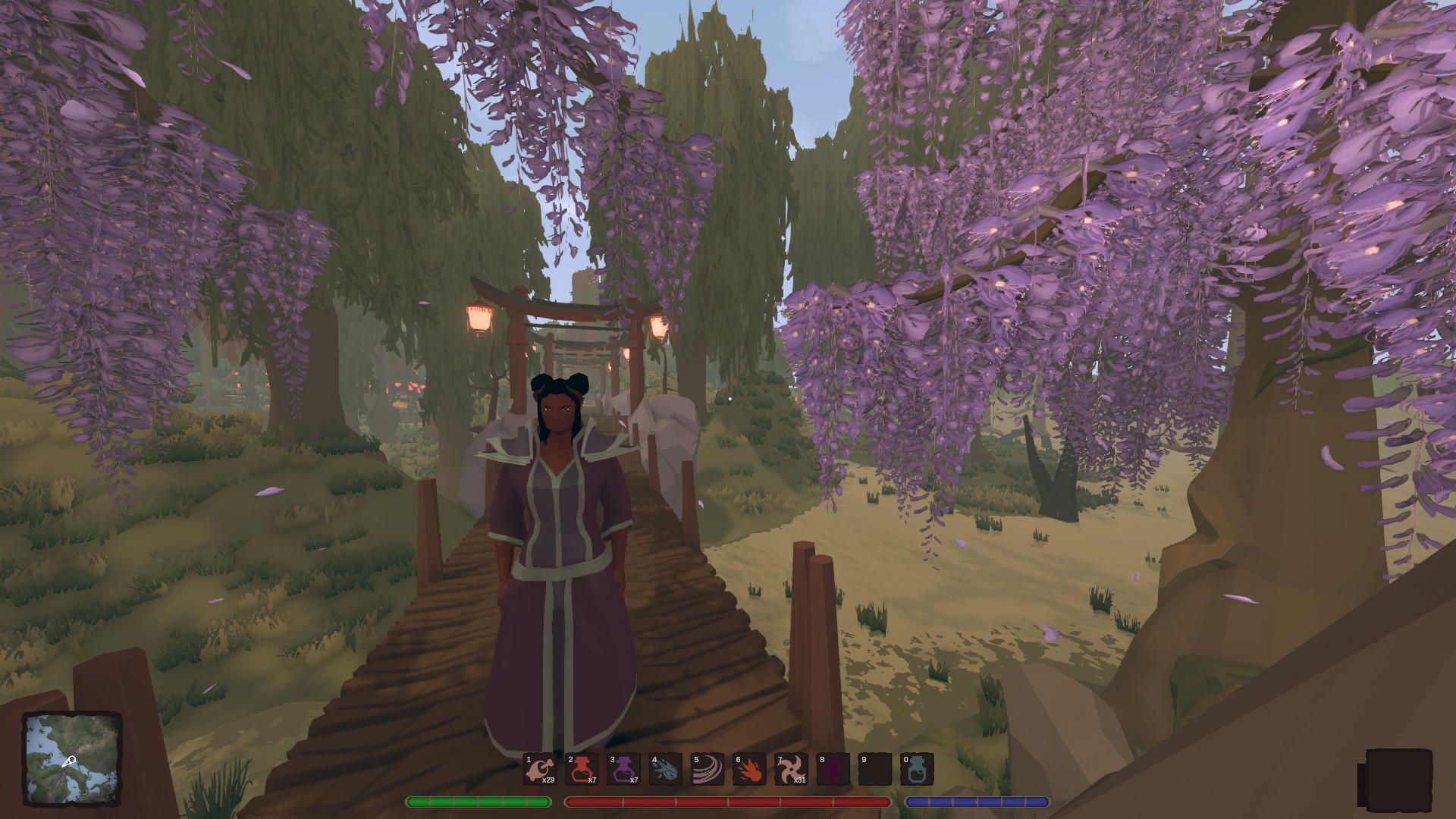Use the purple potion in slot 3

pos(623,770)
